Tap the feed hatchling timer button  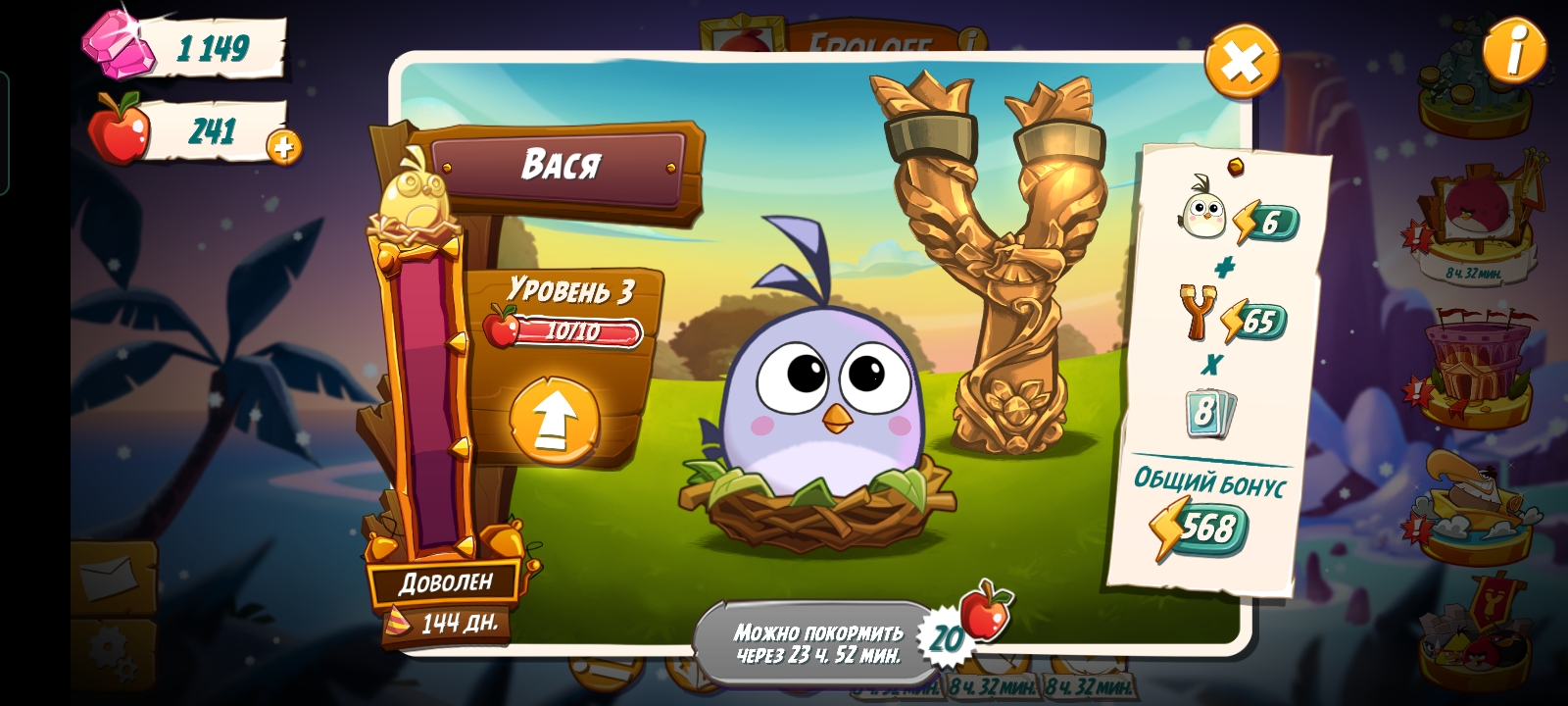click(819, 643)
